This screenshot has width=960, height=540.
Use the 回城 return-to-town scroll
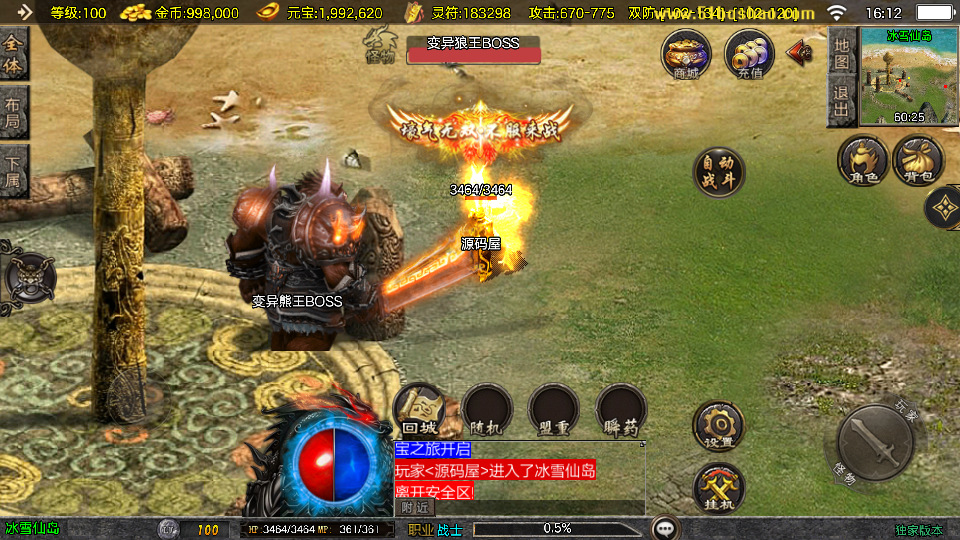[x=420, y=410]
